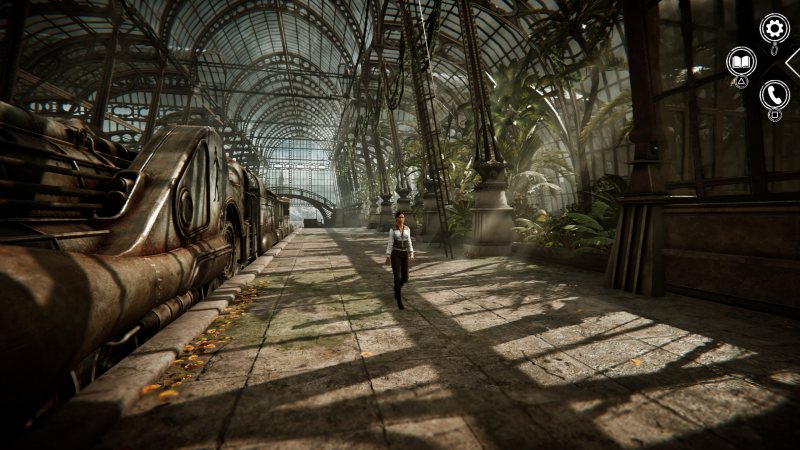
Task: Open the gear settings icon
Action: pos(774,27)
